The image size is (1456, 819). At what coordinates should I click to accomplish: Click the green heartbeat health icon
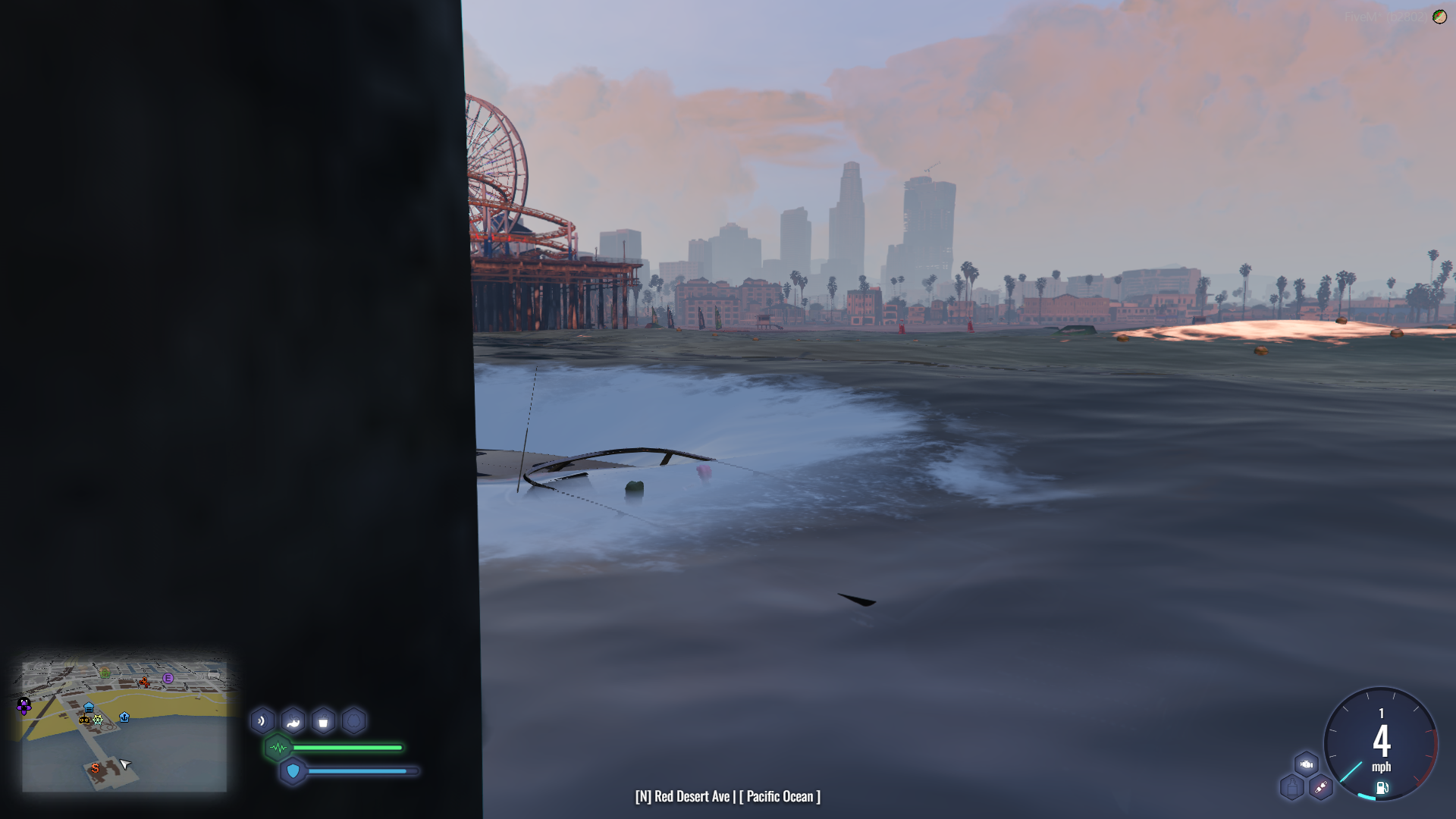pos(278,748)
